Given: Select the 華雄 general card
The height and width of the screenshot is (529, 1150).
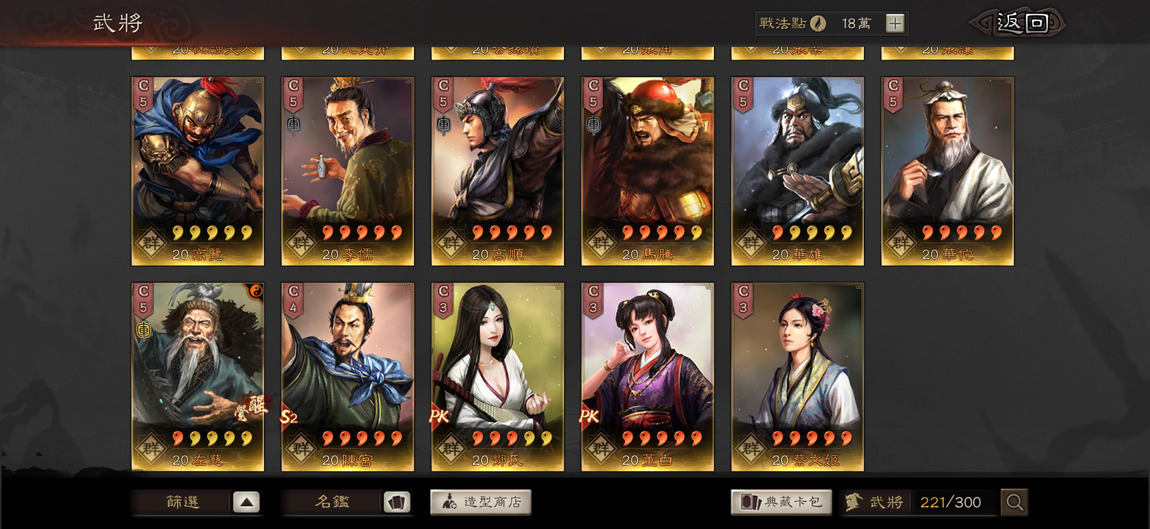Looking at the screenshot, I should coord(798,171).
